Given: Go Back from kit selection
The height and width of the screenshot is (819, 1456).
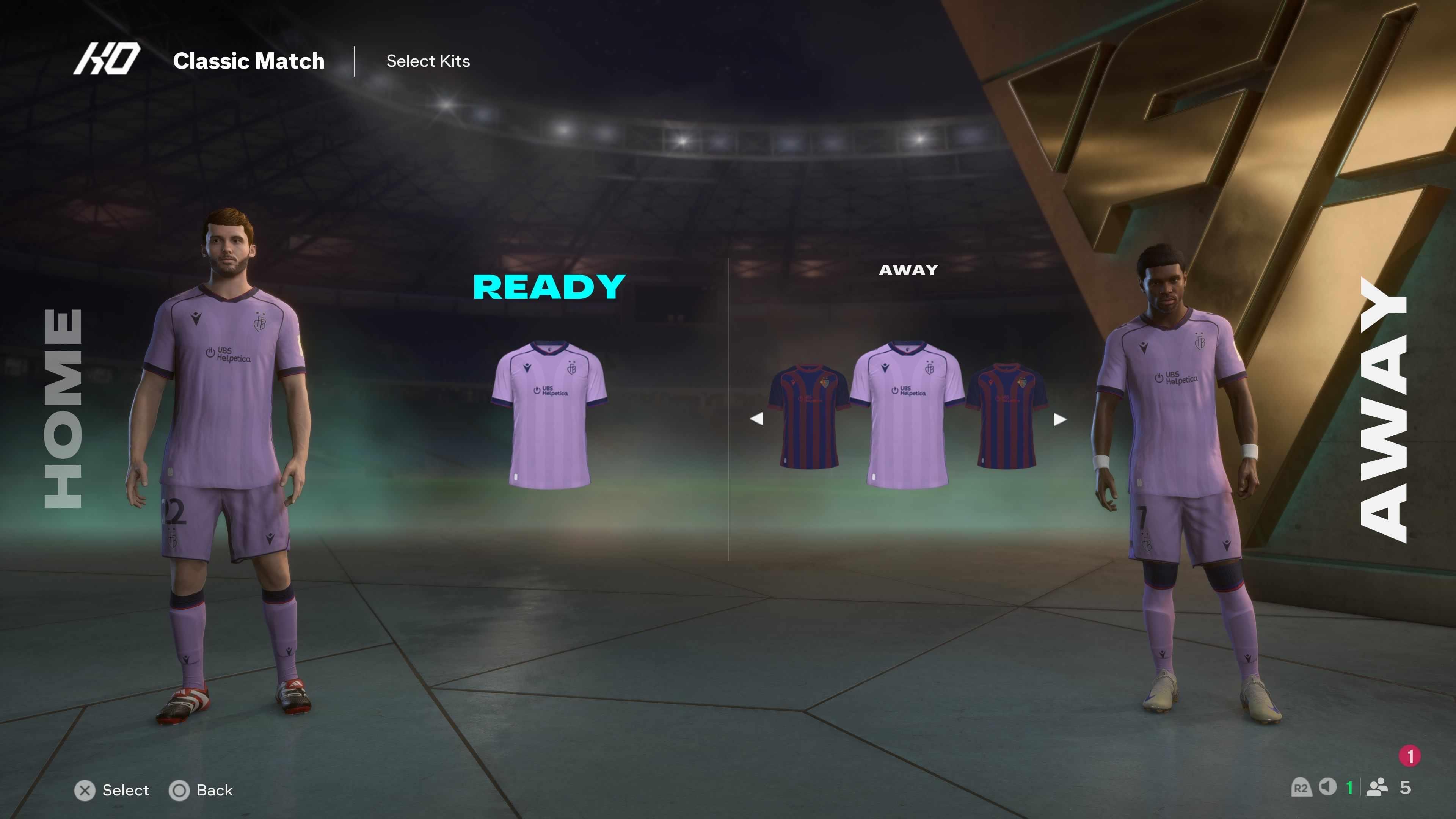Looking at the screenshot, I should (201, 790).
